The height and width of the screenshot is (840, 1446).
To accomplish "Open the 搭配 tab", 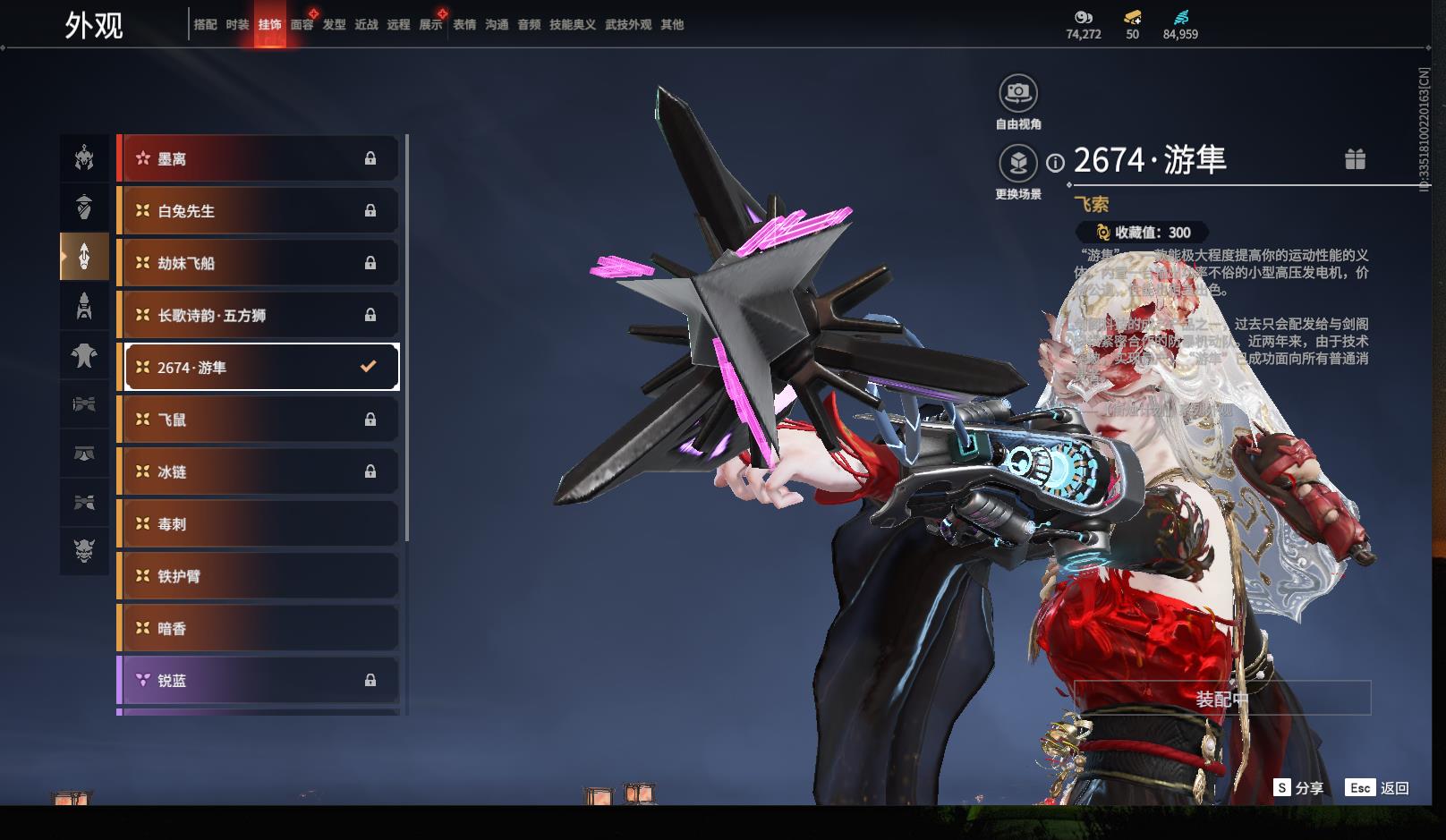I will (x=205, y=25).
